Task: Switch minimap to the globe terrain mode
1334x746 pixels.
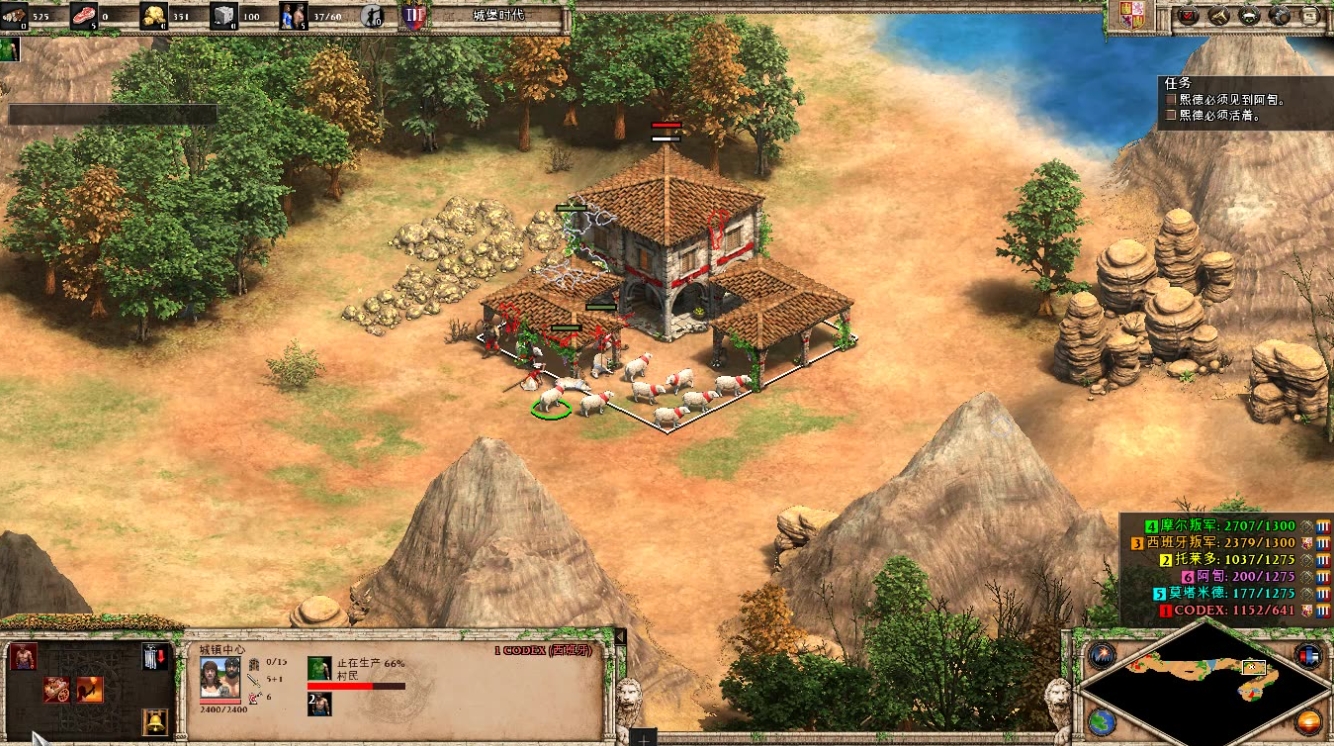Action: (1102, 721)
